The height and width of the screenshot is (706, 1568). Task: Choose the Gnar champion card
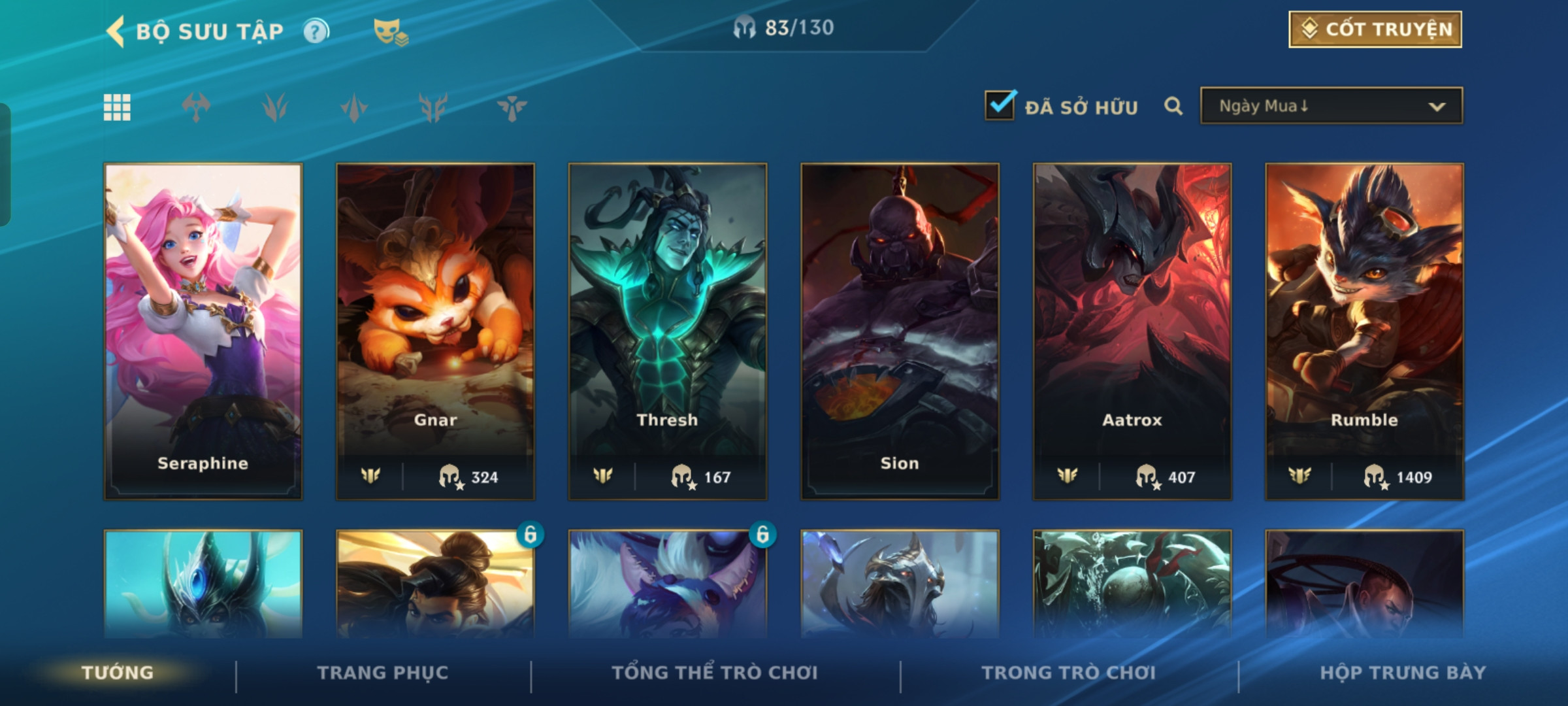(x=435, y=331)
